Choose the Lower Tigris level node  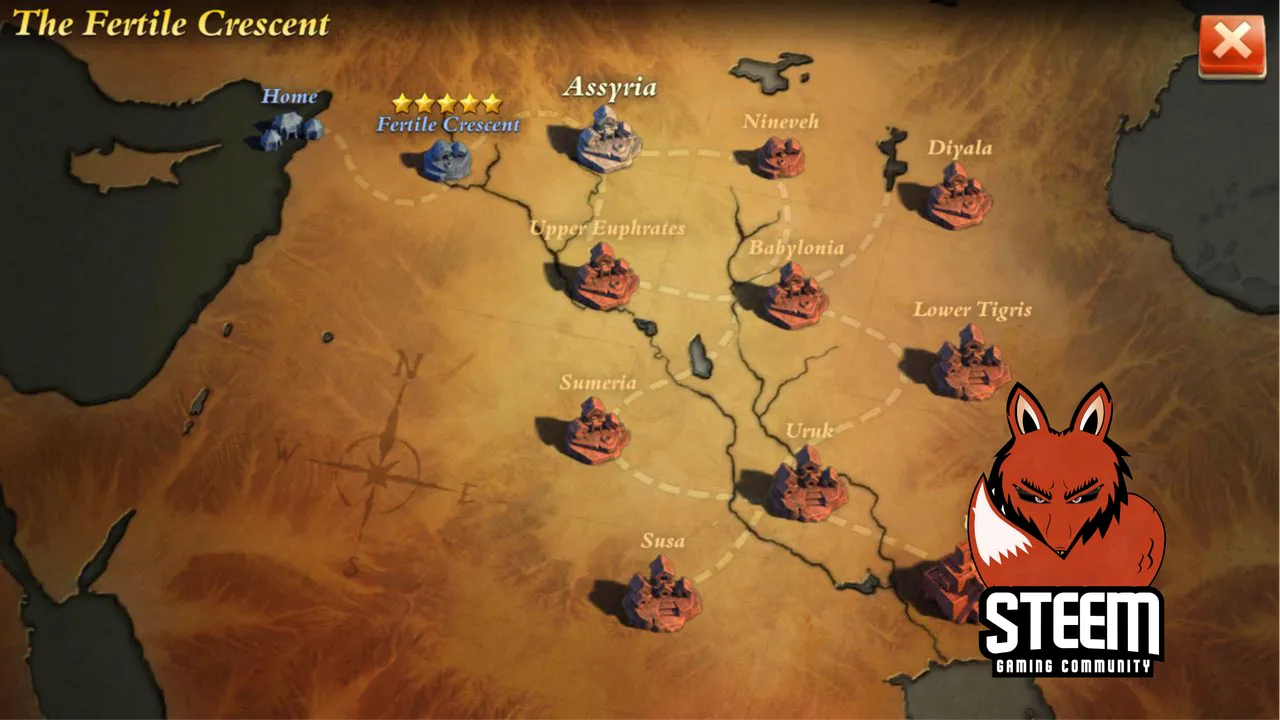click(969, 365)
